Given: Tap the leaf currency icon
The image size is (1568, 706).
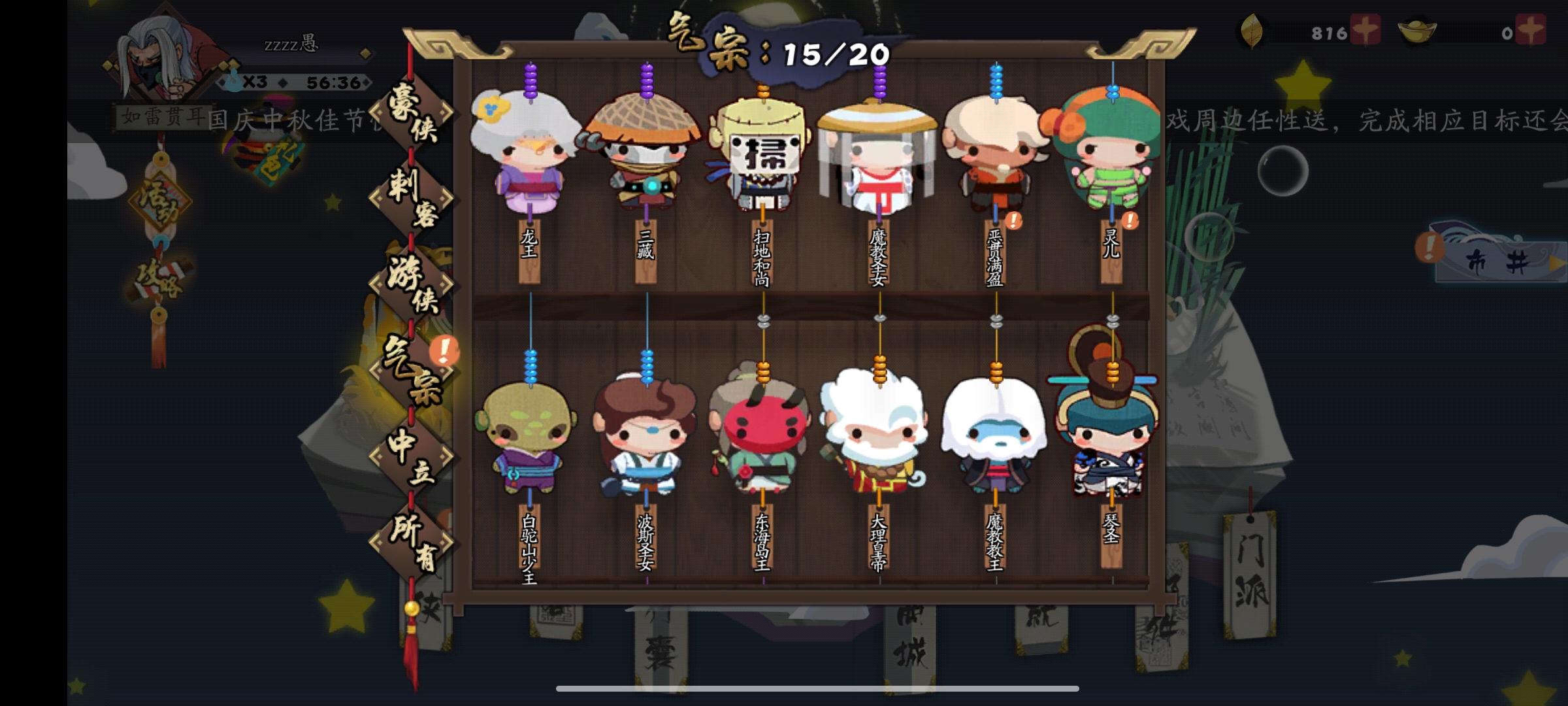Looking at the screenshot, I should click(x=1252, y=31).
